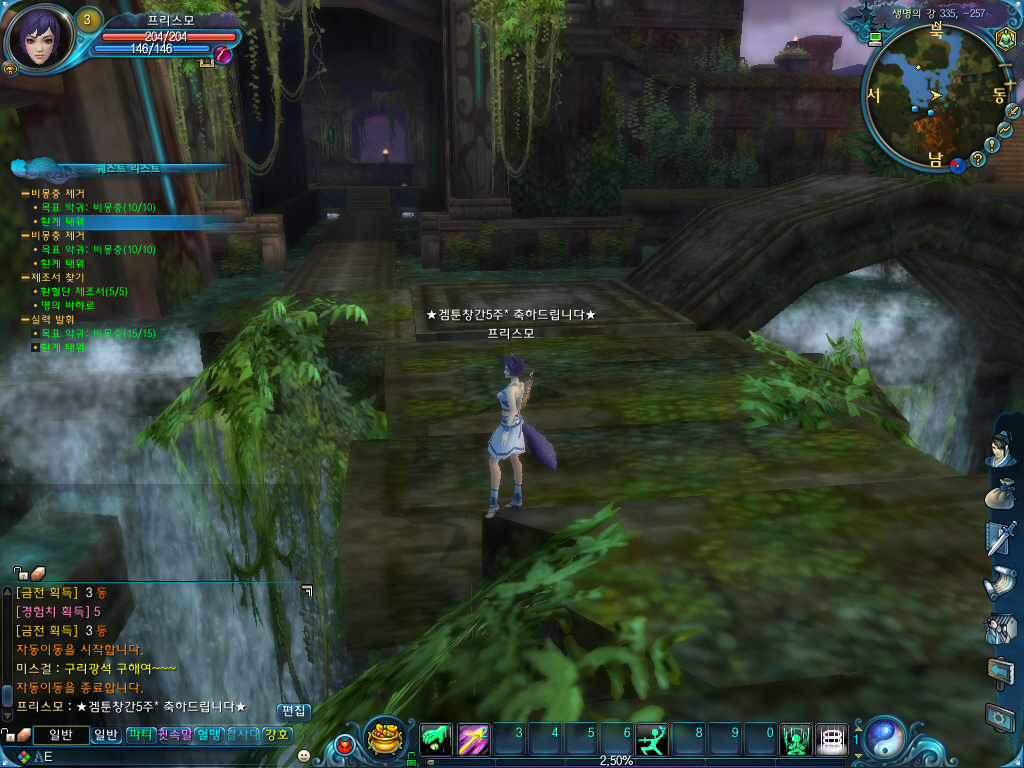Open the circular minimap
The width and height of the screenshot is (1024, 768).
click(932, 98)
